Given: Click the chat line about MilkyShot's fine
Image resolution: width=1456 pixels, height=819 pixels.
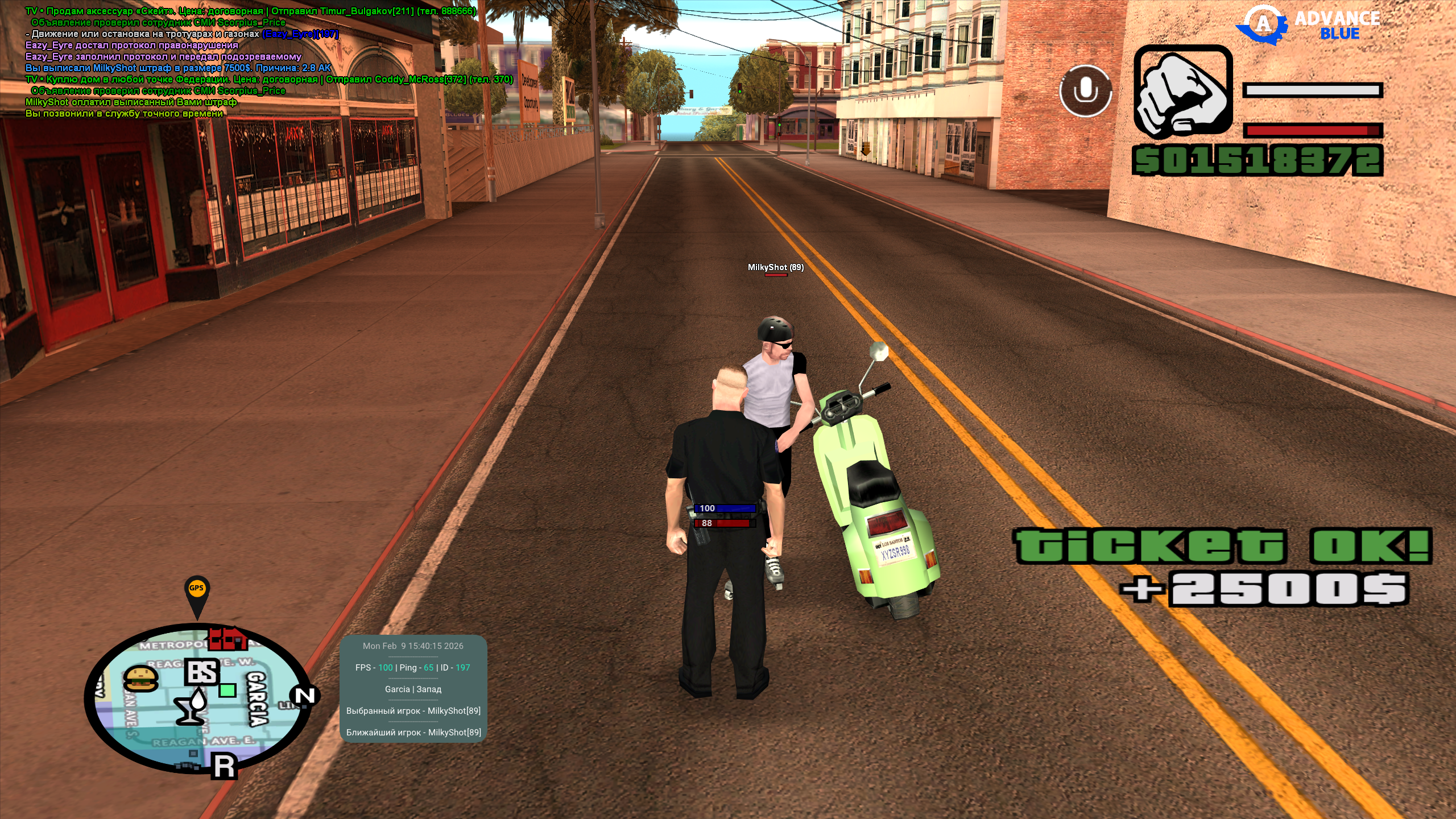Looking at the screenshot, I should (178, 68).
